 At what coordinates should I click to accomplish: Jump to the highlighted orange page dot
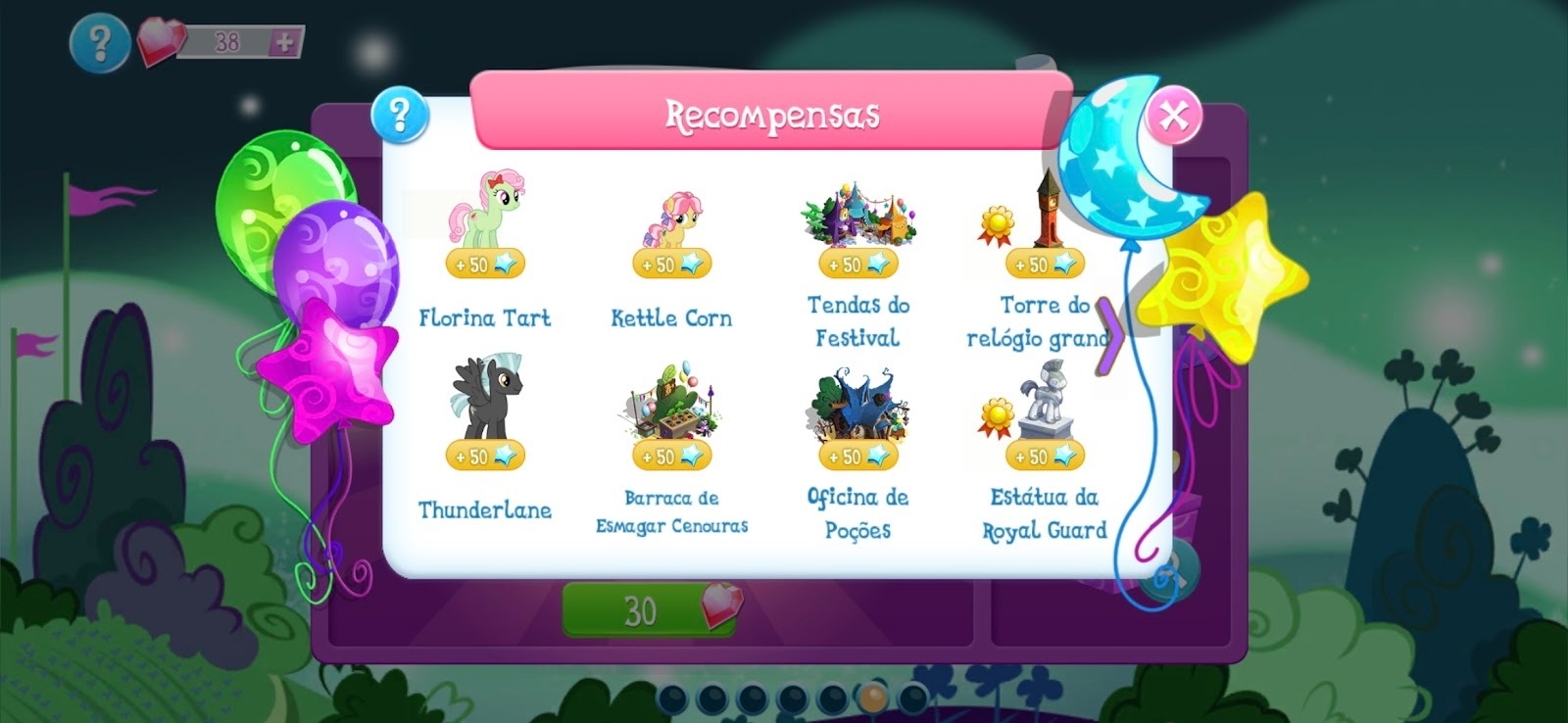[872, 699]
